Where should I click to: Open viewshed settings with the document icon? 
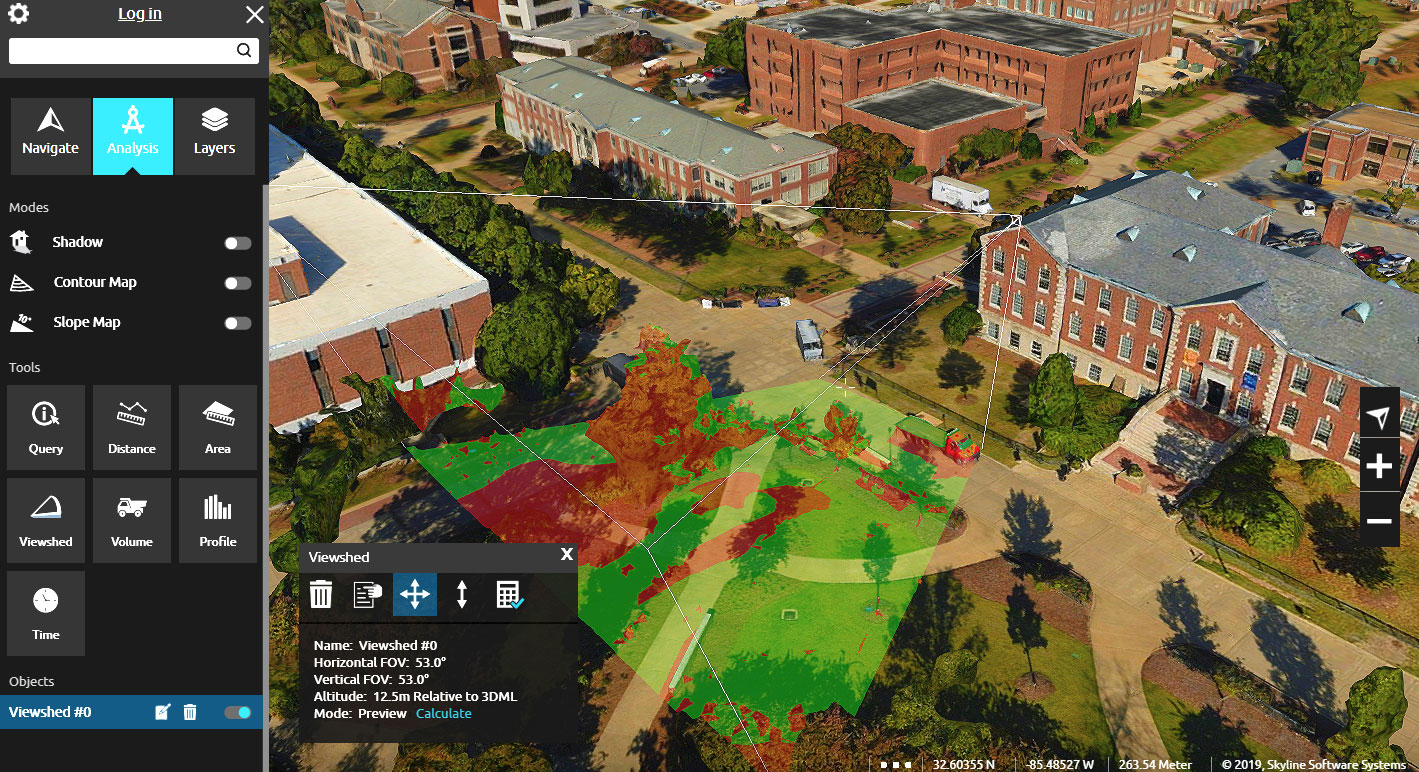pos(367,594)
